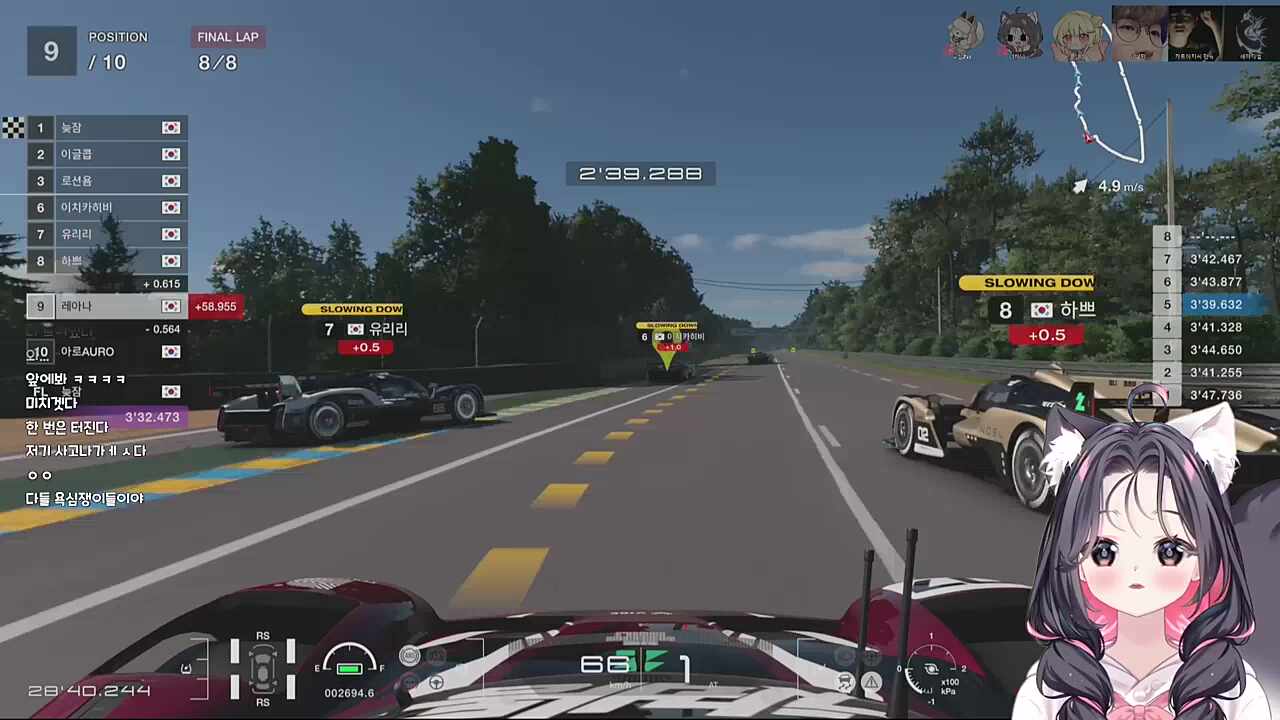Click the blonde chibi avatar in overlay

point(1080,35)
